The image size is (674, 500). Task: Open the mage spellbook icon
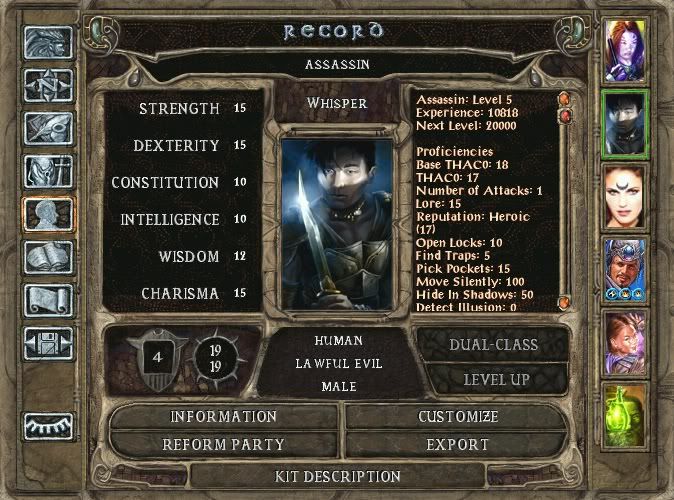point(47,257)
